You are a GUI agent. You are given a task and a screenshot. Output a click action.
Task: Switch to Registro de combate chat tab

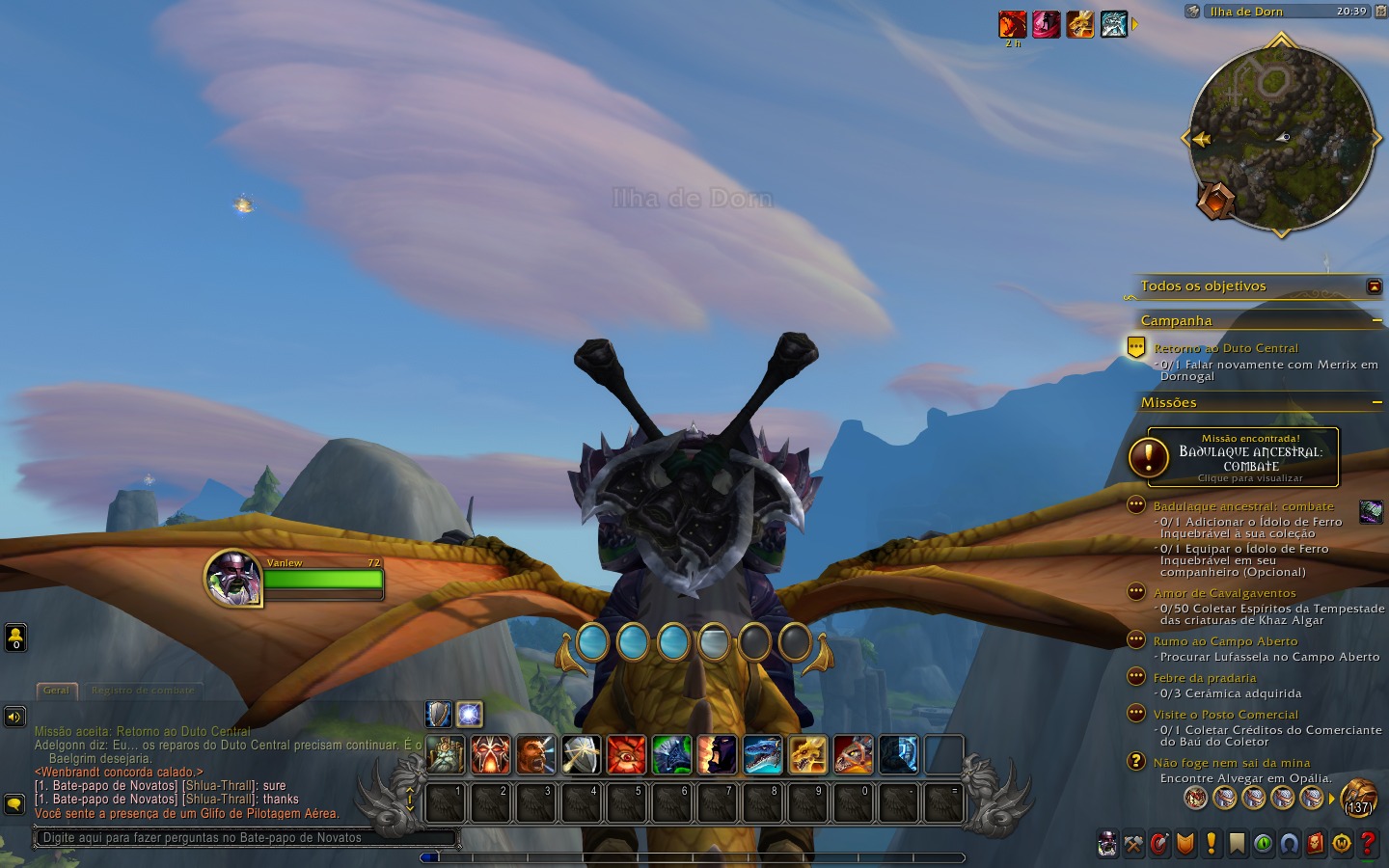[x=143, y=691]
